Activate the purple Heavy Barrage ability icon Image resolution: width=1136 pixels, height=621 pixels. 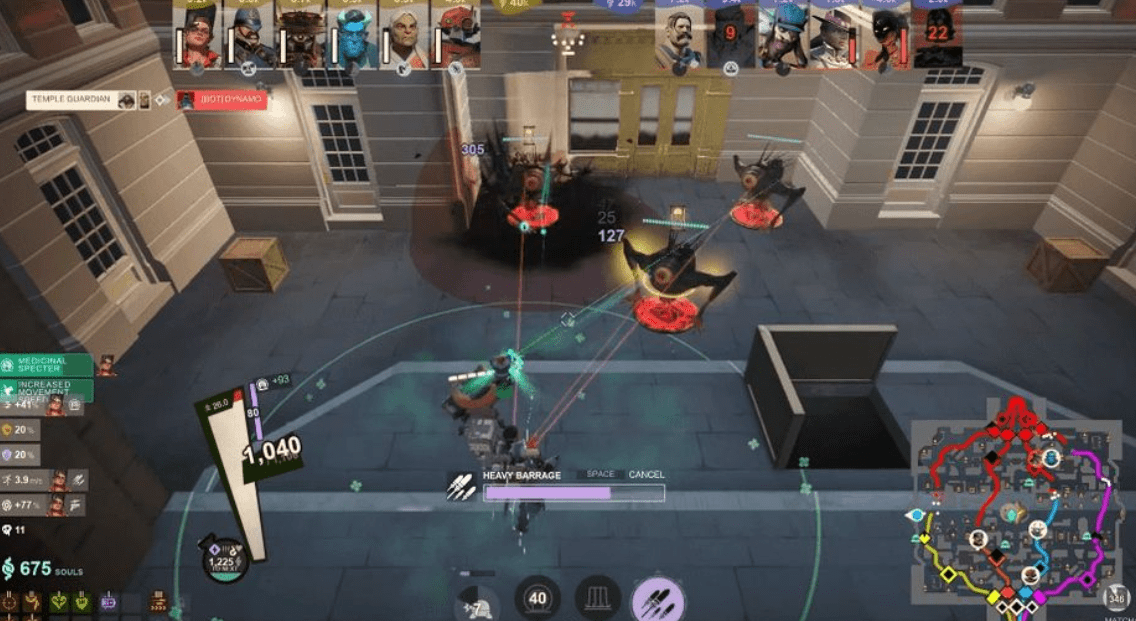(x=658, y=599)
